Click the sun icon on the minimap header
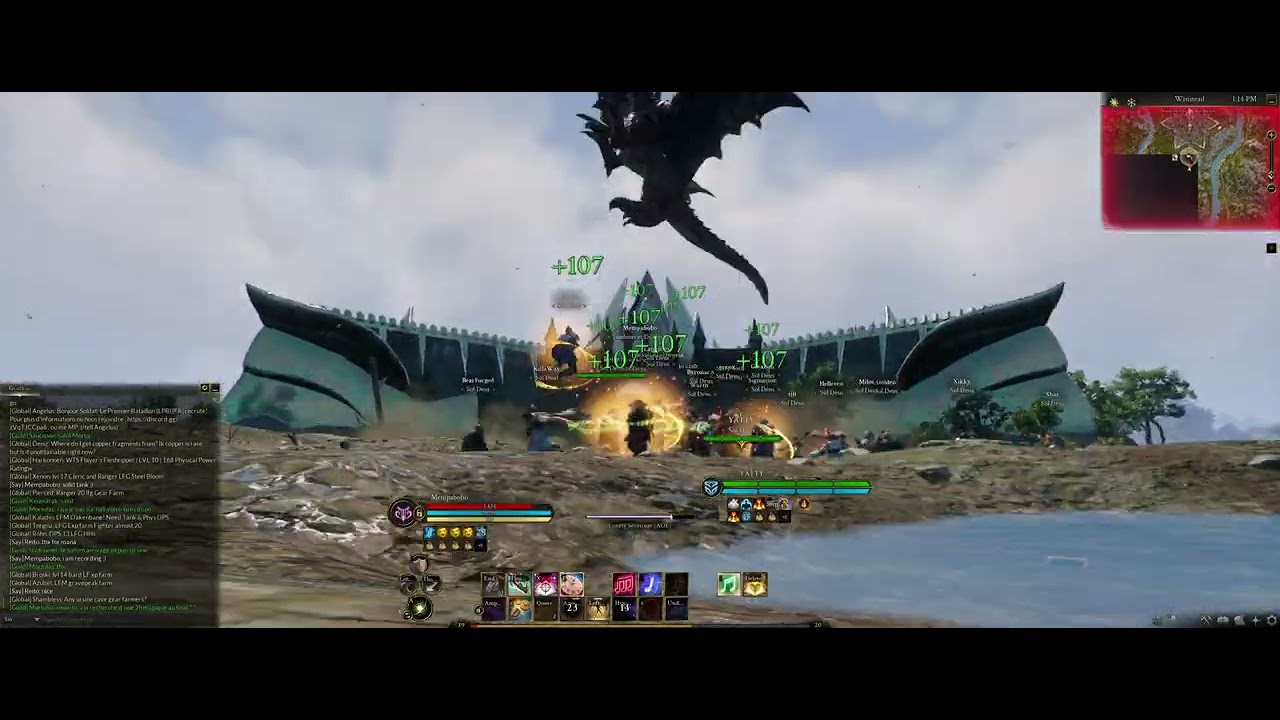1280x720 pixels. 1114,100
